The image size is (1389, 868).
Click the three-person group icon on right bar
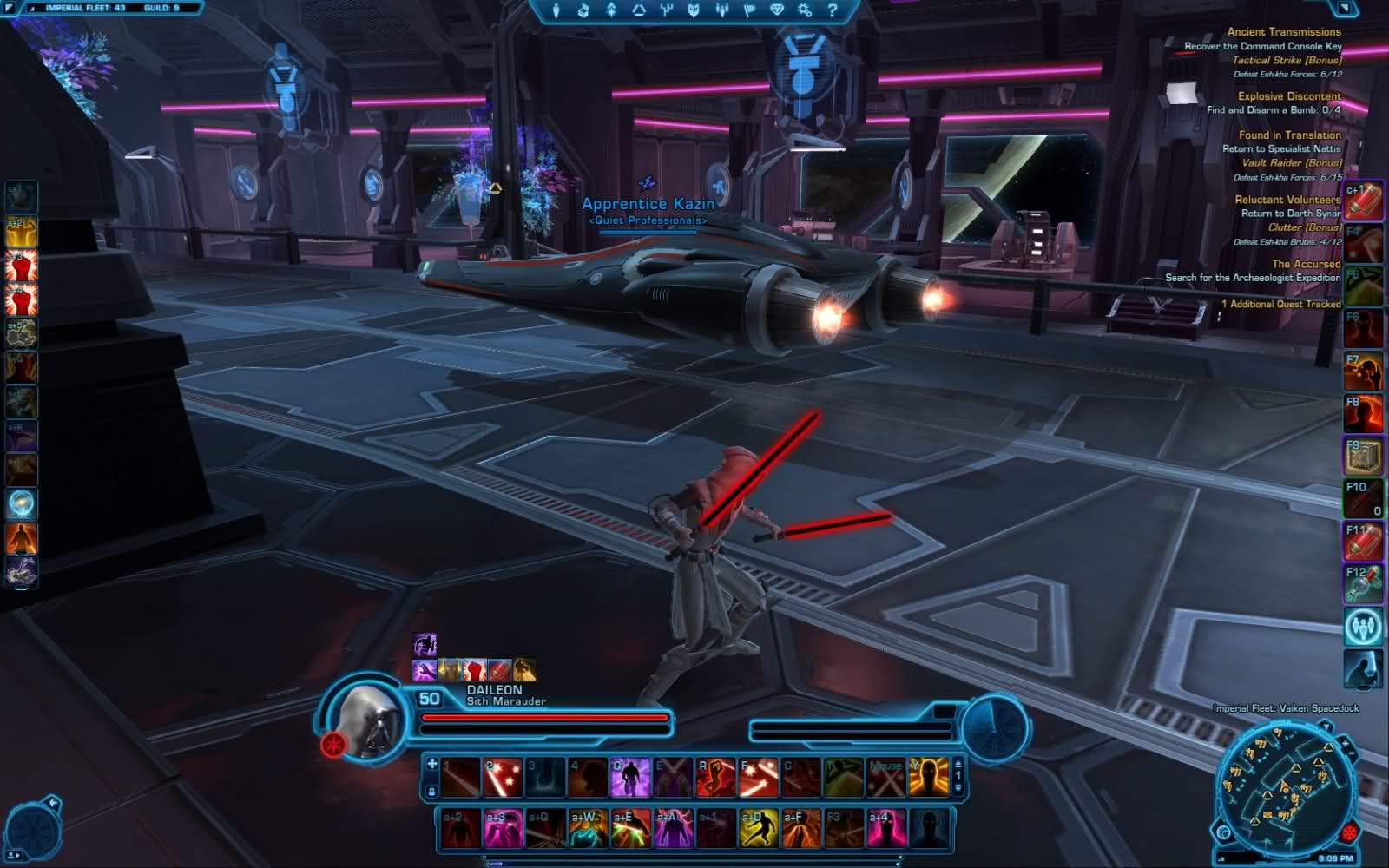(x=1362, y=626)
